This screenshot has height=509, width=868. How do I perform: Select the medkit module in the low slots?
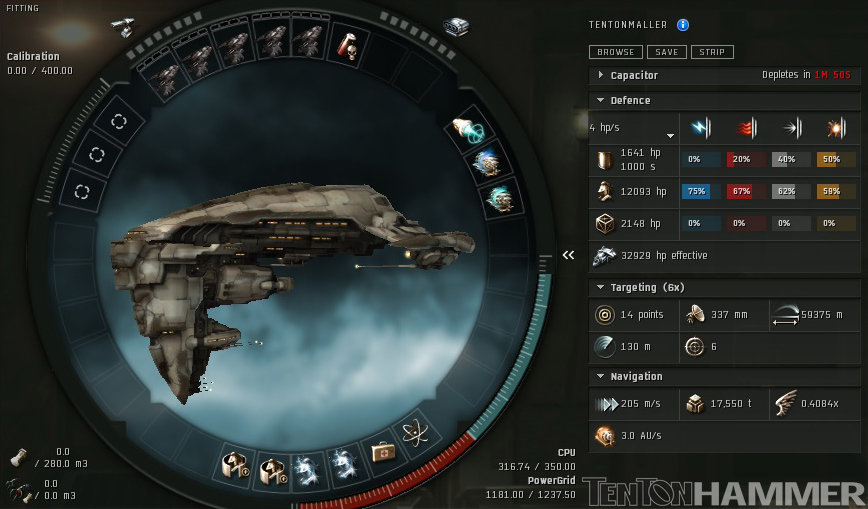pyautogui.click(x=382, y=454)
